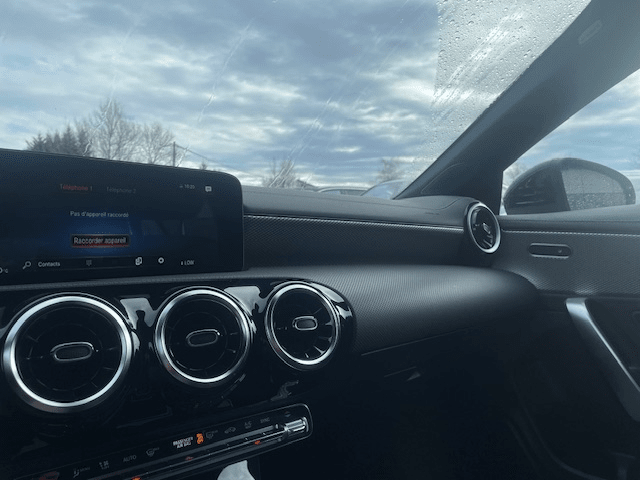Open the Contacts list
The width and height of the screenshot is (640, 480).
[x=48, y=265]
